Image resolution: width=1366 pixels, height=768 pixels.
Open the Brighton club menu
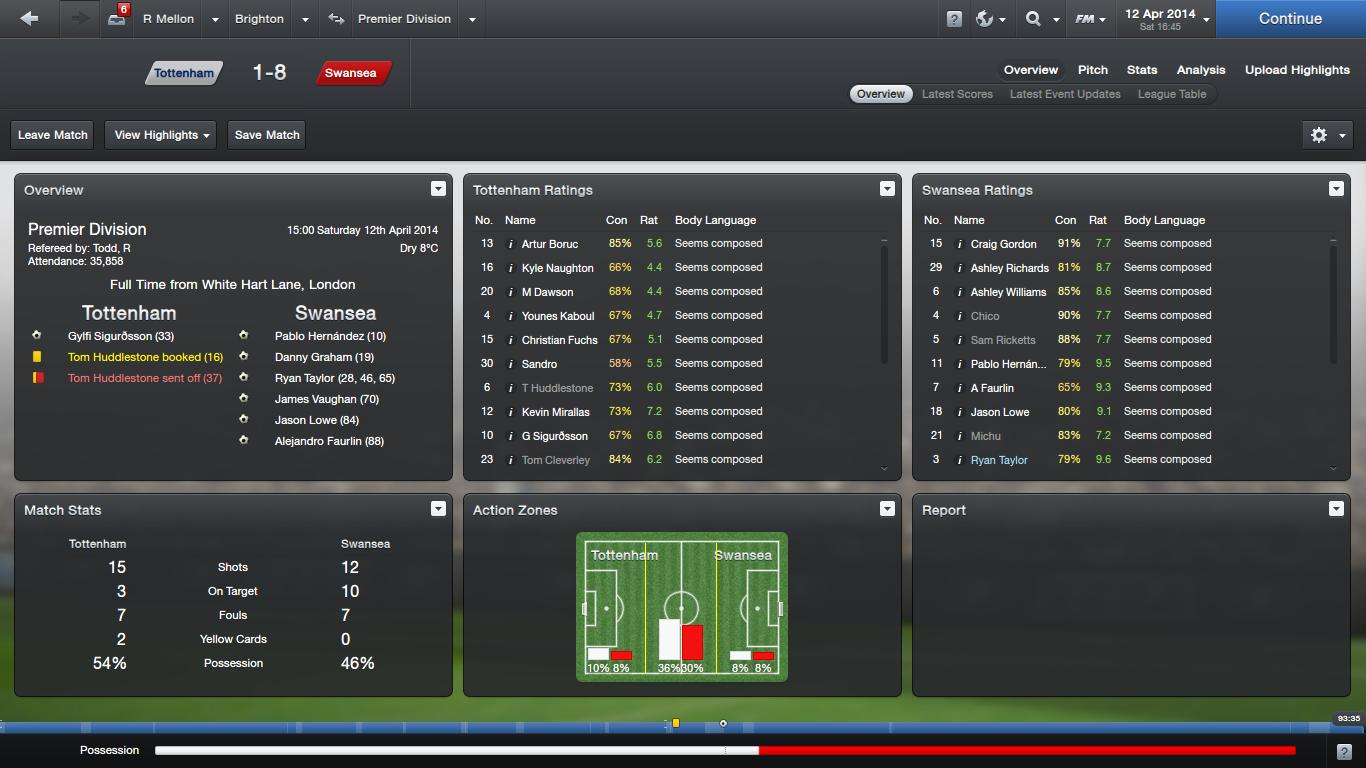click(x=259, y=19)
